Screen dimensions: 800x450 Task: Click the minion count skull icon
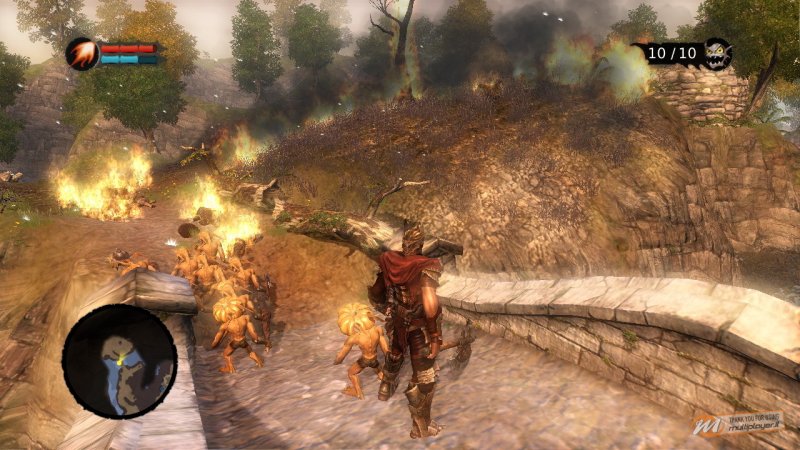[x=716, y=53]
